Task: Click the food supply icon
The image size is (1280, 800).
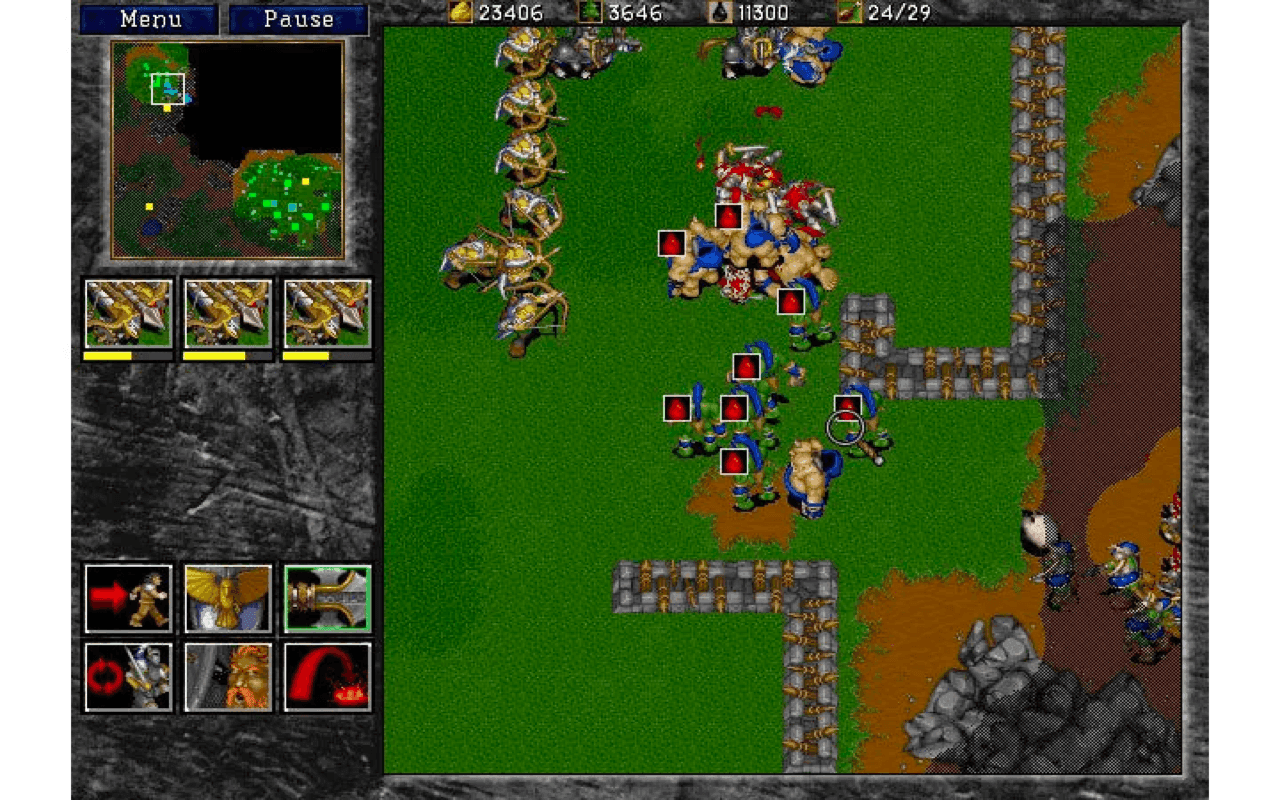Action: (x=850, y=13)
